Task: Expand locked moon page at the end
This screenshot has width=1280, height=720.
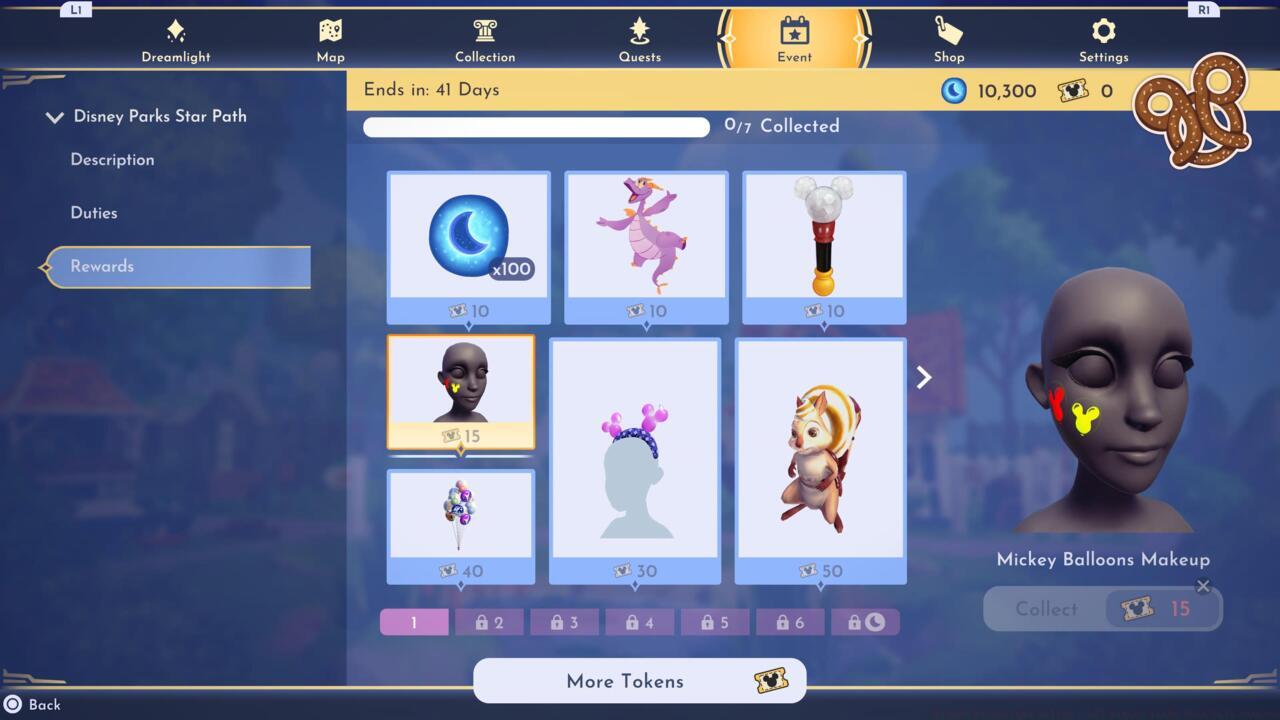Action: coord(866,621)
